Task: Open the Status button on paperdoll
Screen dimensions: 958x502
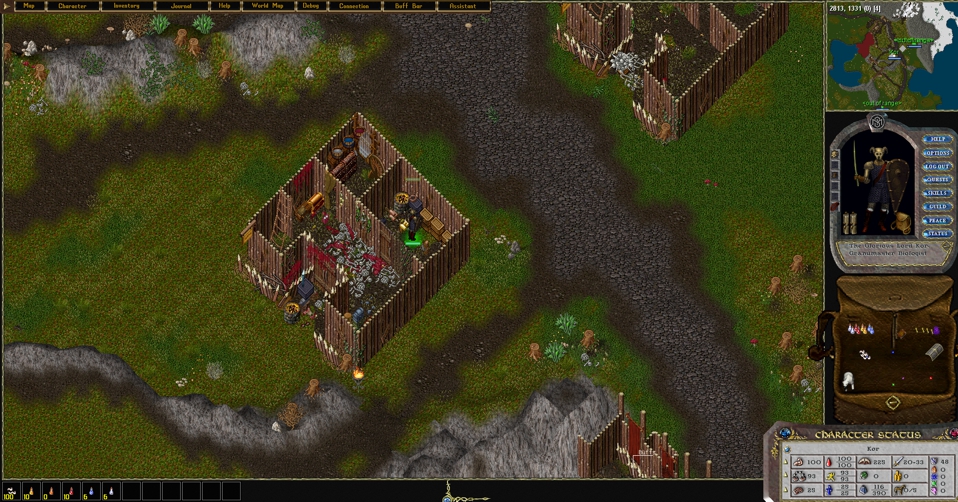Action: (x=937, y=234)
